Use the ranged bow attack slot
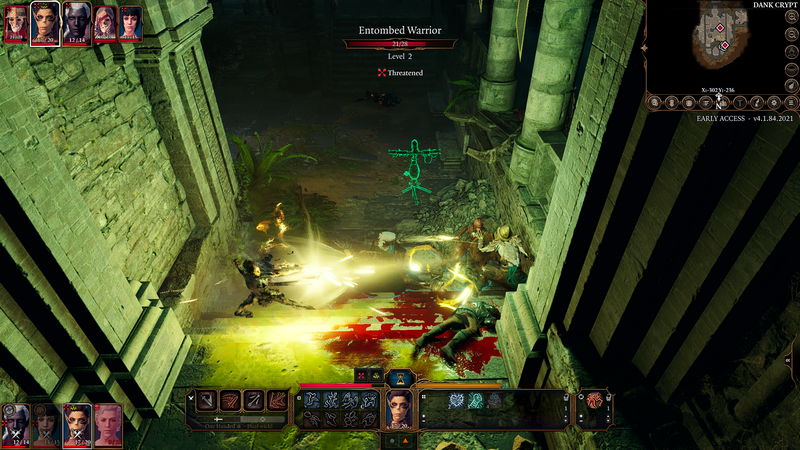The width and height of the screenshot is (800, 450). coord(255,401)
